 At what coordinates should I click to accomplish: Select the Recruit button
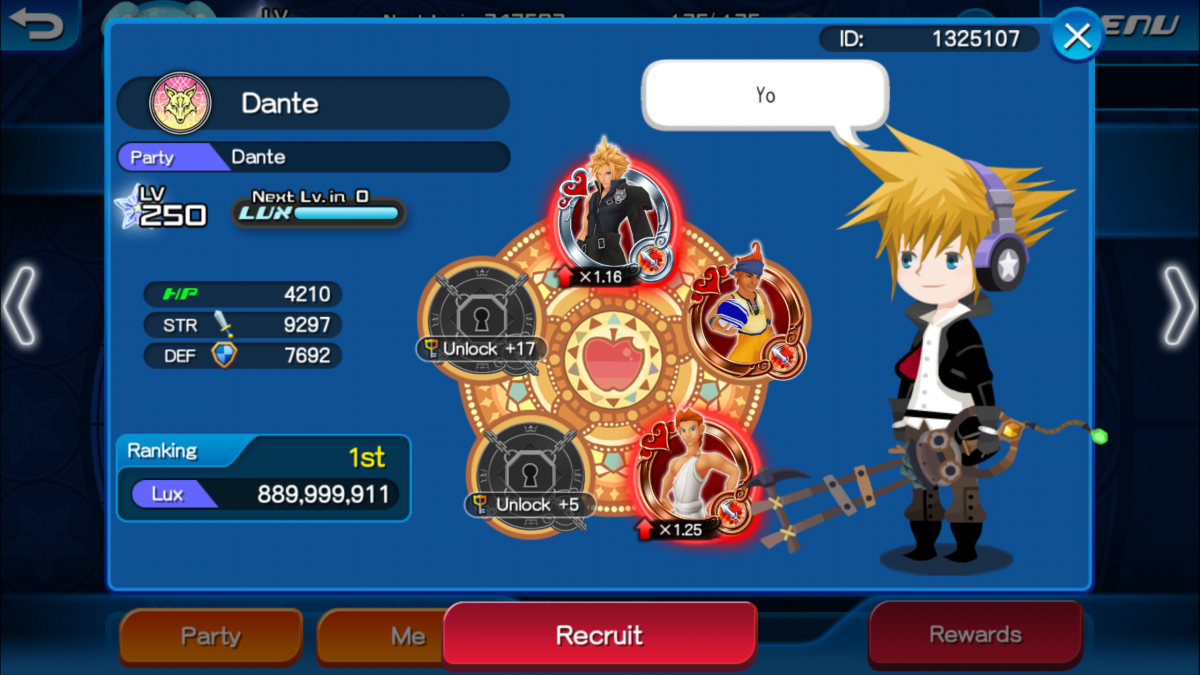[599, 634]
